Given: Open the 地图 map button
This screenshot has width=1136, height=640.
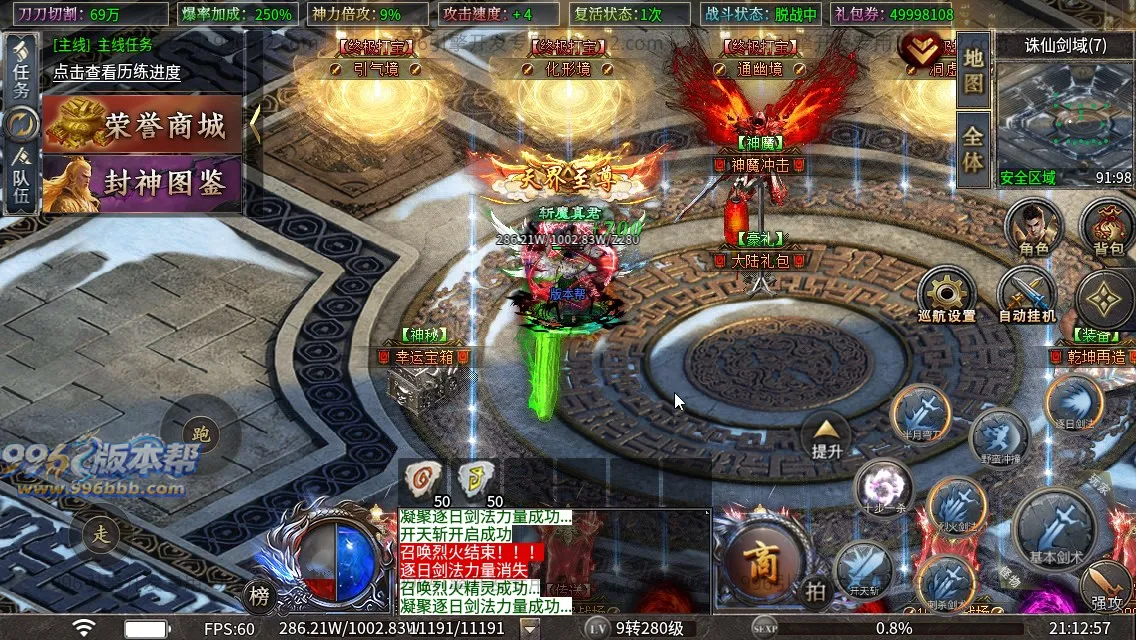Looking at the screenshot, I should [x=973, y=70].
